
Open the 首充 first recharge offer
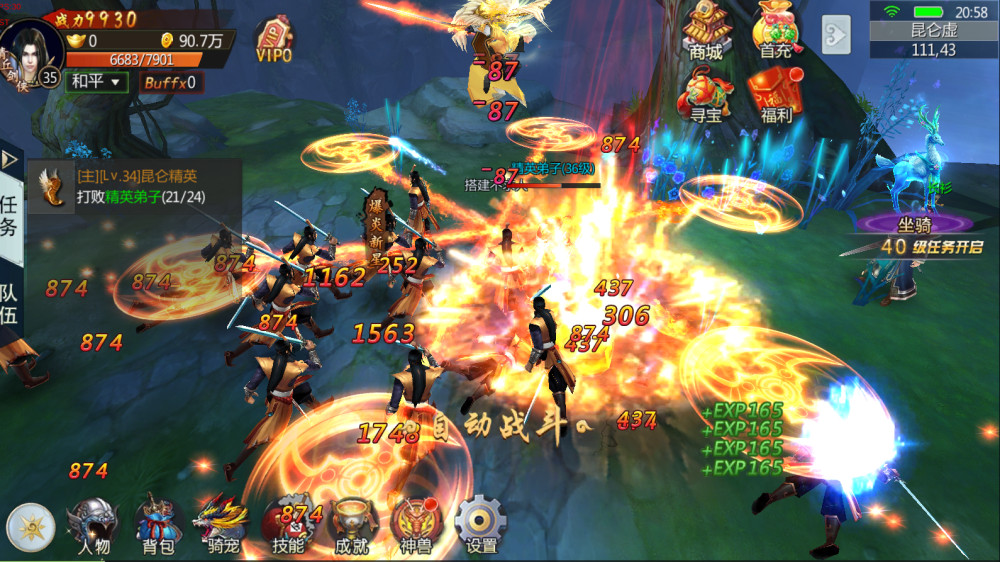[776, 30]
